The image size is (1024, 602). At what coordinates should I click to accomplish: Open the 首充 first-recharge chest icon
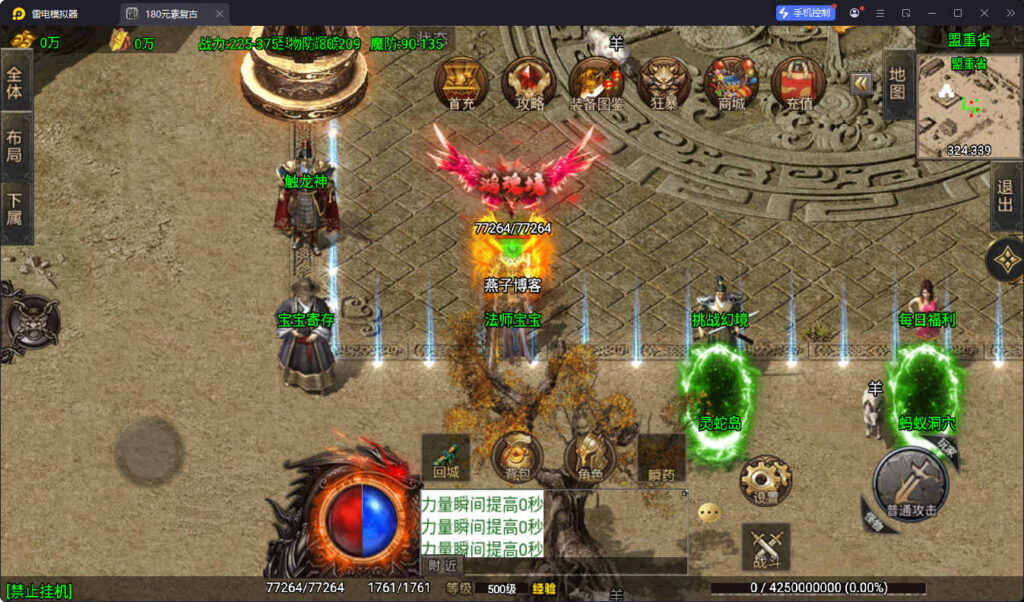461,82
